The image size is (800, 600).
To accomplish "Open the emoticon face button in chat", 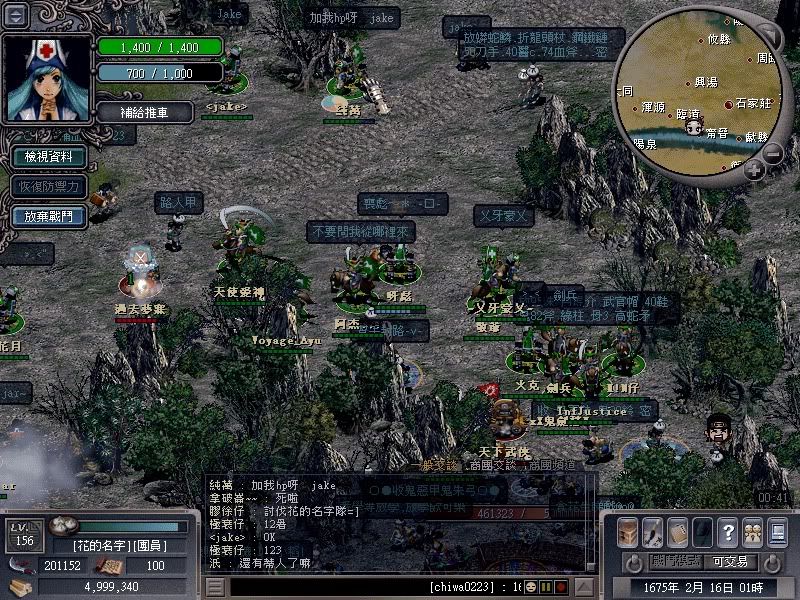I will (532, 586).
